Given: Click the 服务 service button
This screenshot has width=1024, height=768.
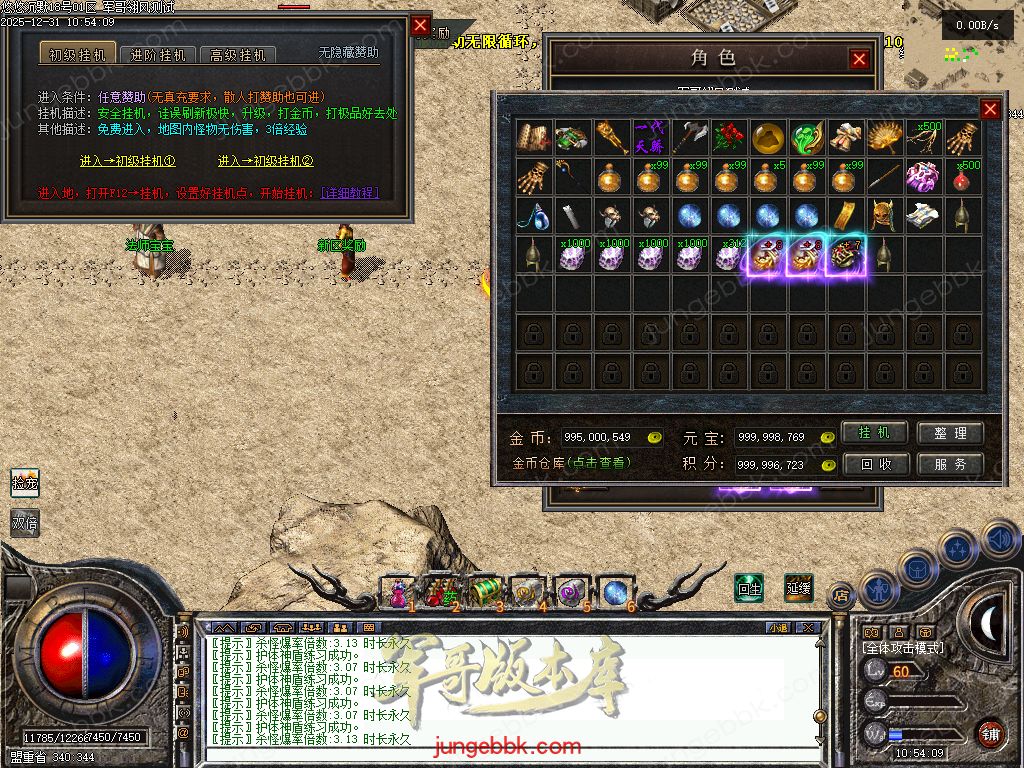Looking at the screenshot, I should point(950,464).
